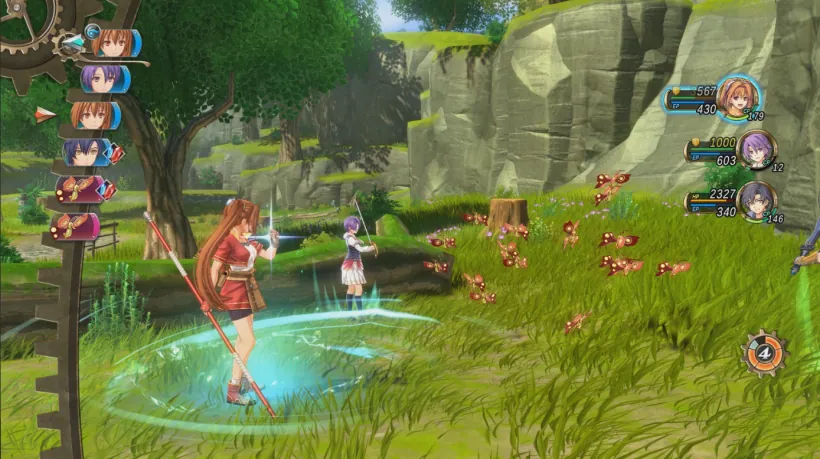Select the orange-haired girl's party status portrait

(x=738, y=97)
